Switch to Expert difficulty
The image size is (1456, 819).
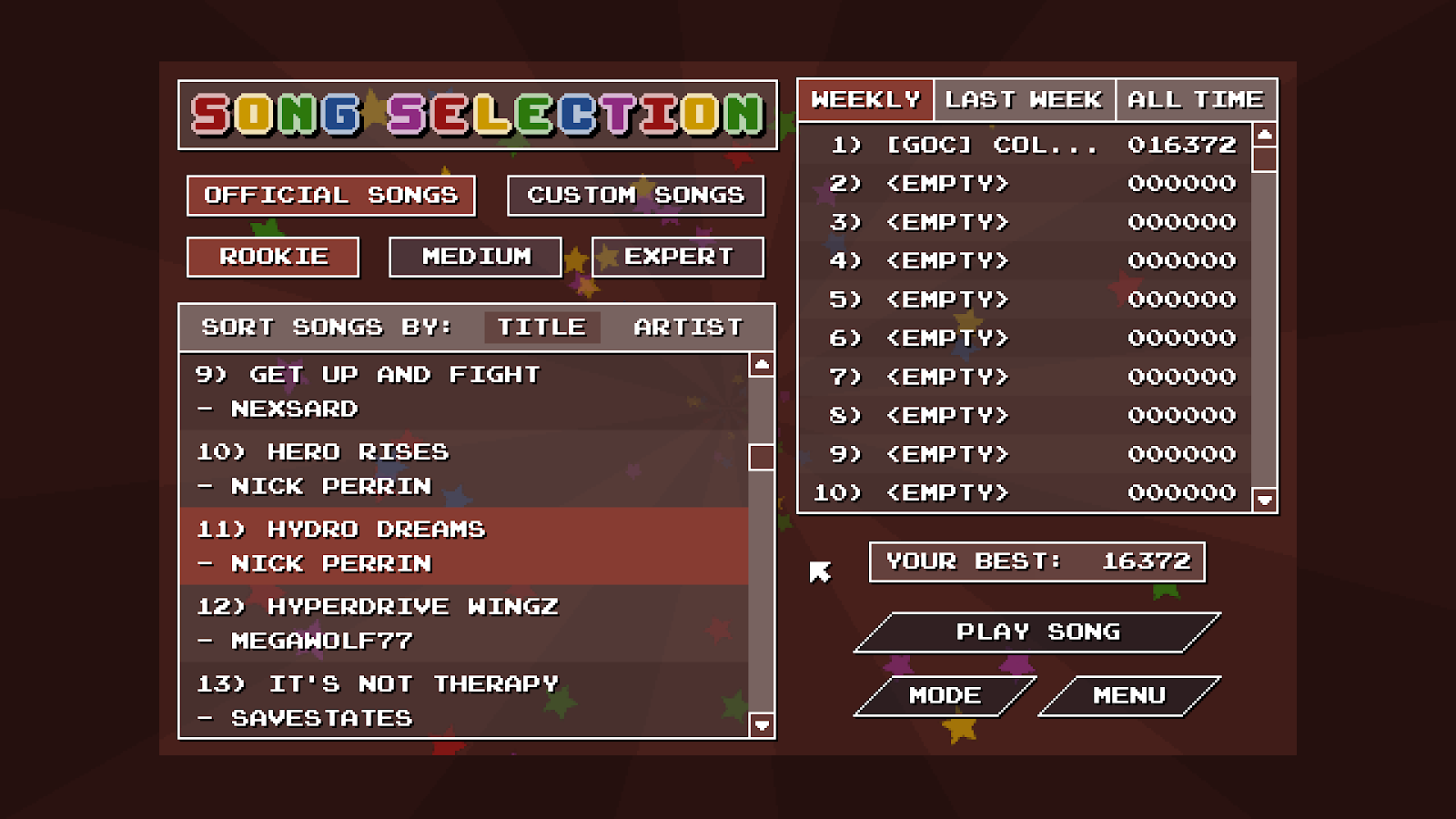(x=677, y=257)
